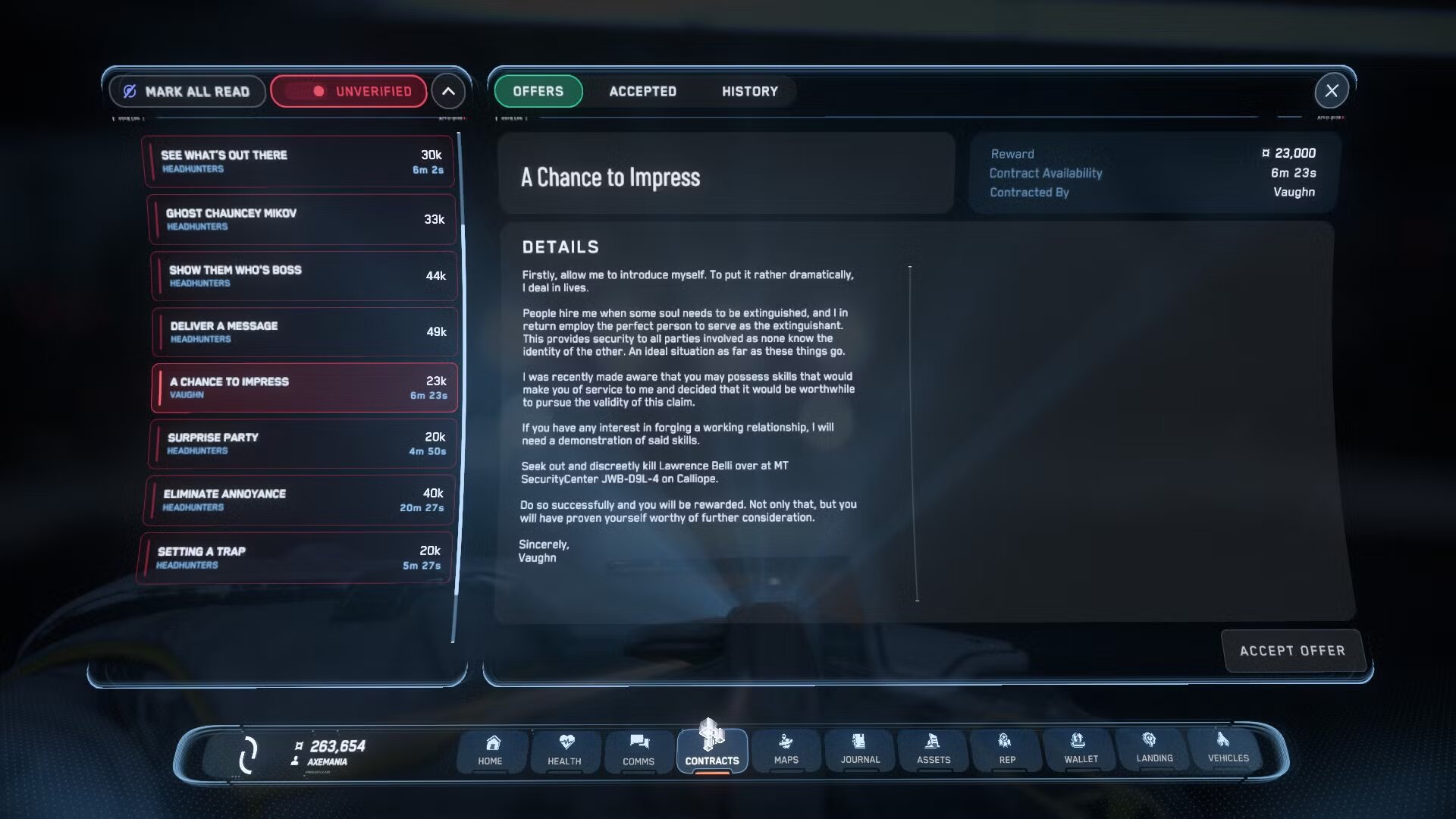Switch to the History tab
Screen dimensions: 1456x819
pyautogui.click(x=749, y=91)
